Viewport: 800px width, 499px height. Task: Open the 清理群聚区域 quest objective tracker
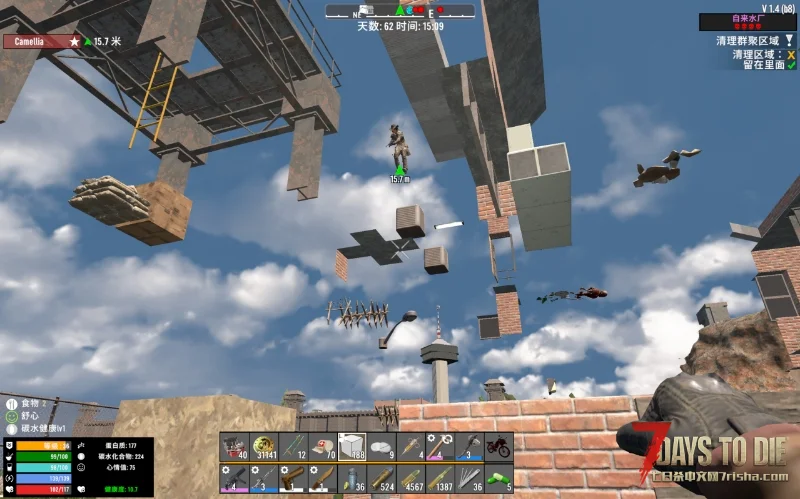click(748, 41)
